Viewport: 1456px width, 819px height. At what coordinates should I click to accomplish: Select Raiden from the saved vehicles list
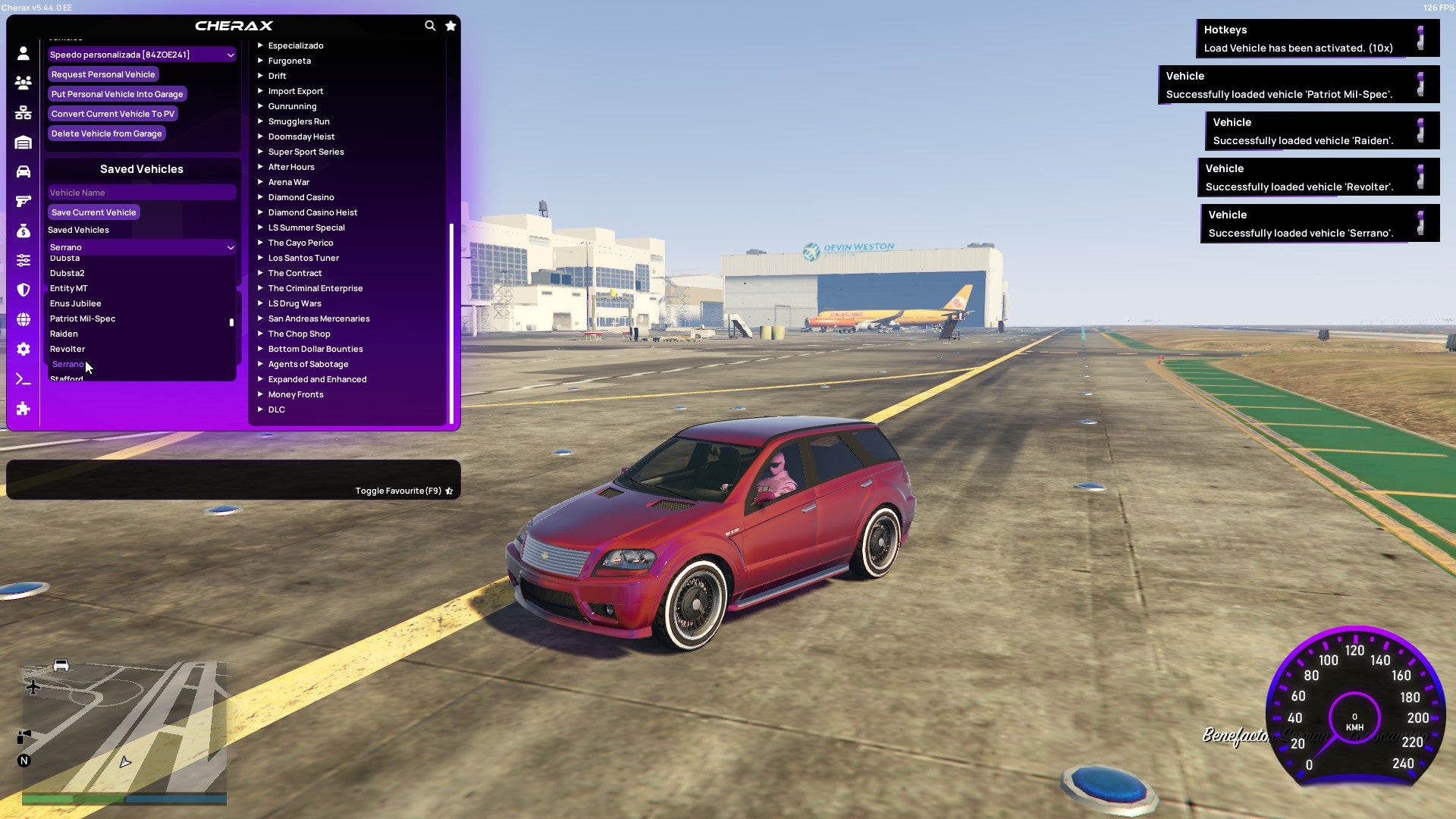click(x=65, y=334)
